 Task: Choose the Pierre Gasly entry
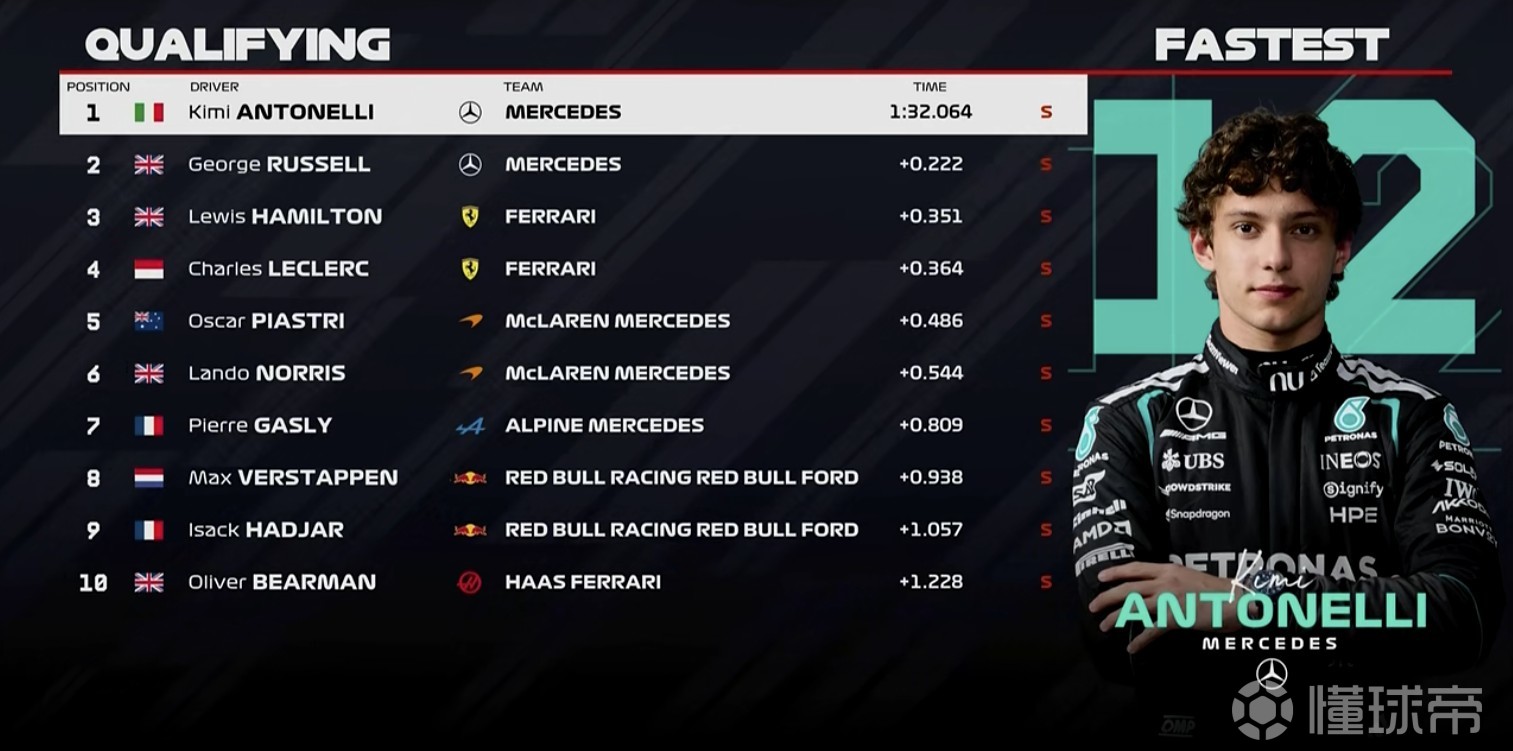[572, 425]
